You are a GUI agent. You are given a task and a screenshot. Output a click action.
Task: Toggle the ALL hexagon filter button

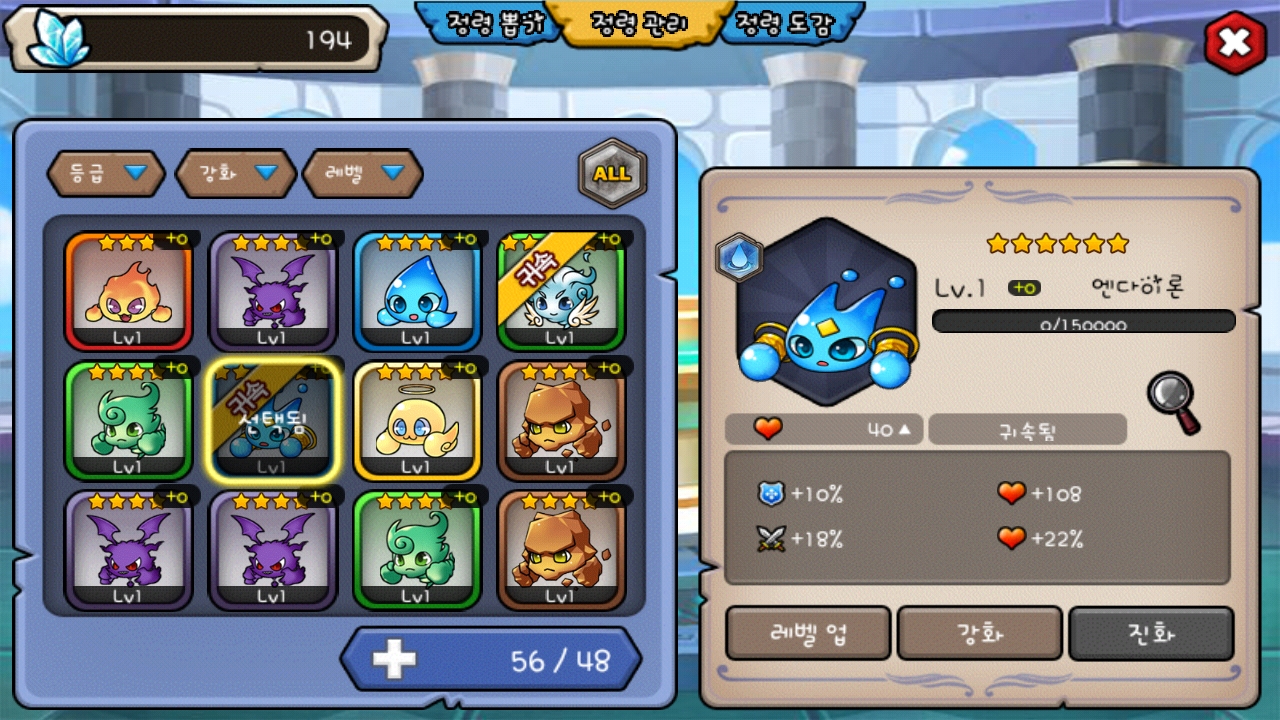[612, 173]
